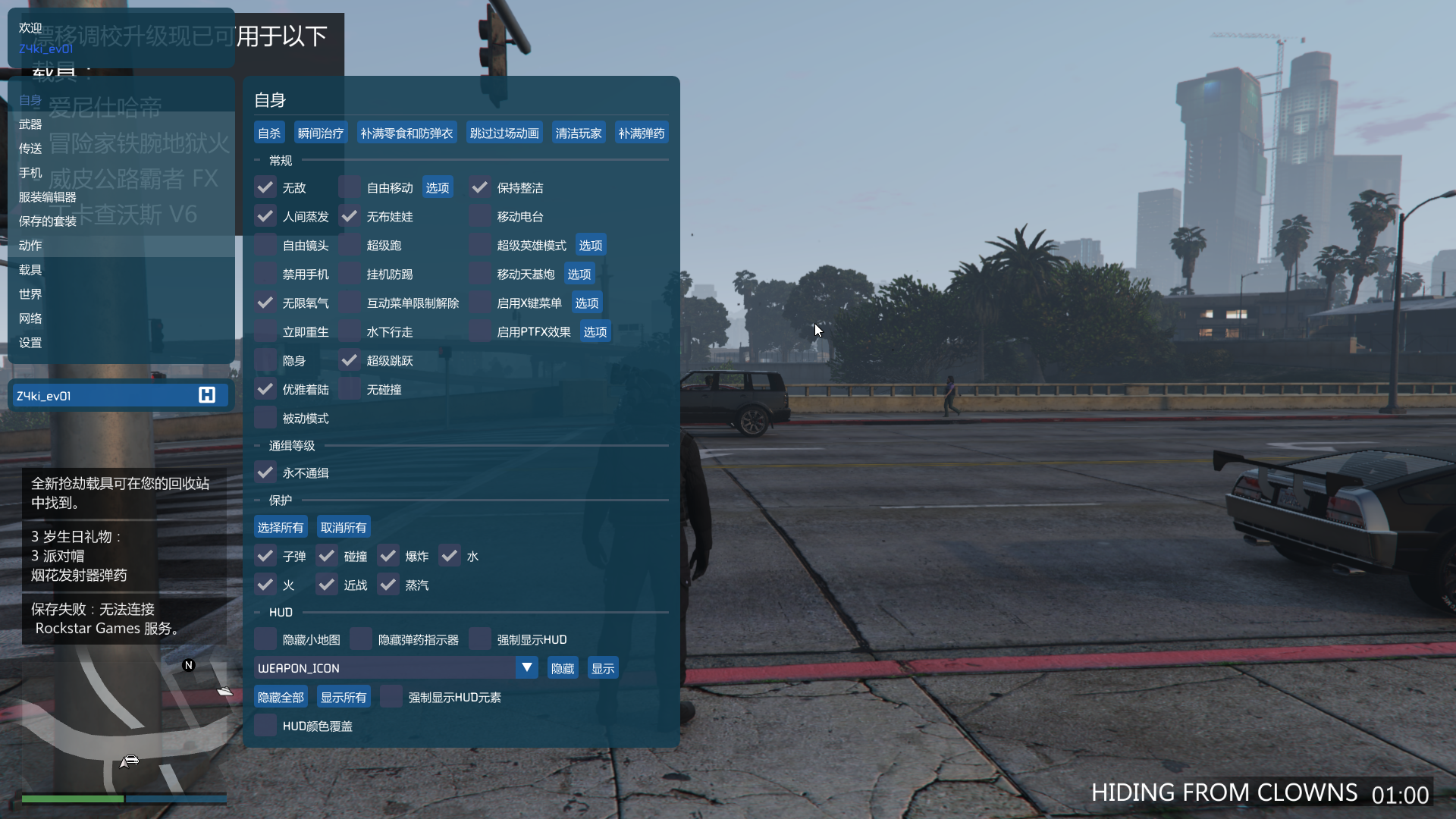This screenshot has height=819, width=1456.
Task: Open the WEAPON_ICON dropdown
Action: tap(526, 667)
